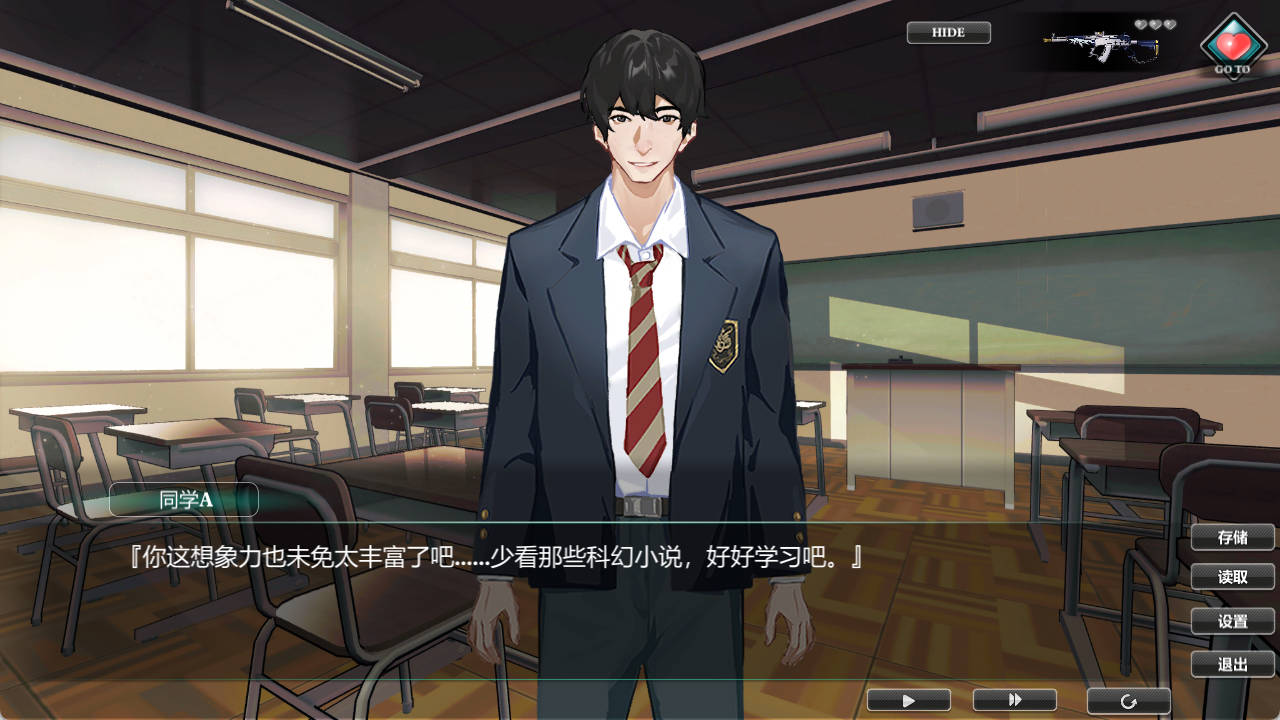Open the red heart GO TO icon
The height and width of the screenshot is (720, 1280).
[x=1232, y=45]
